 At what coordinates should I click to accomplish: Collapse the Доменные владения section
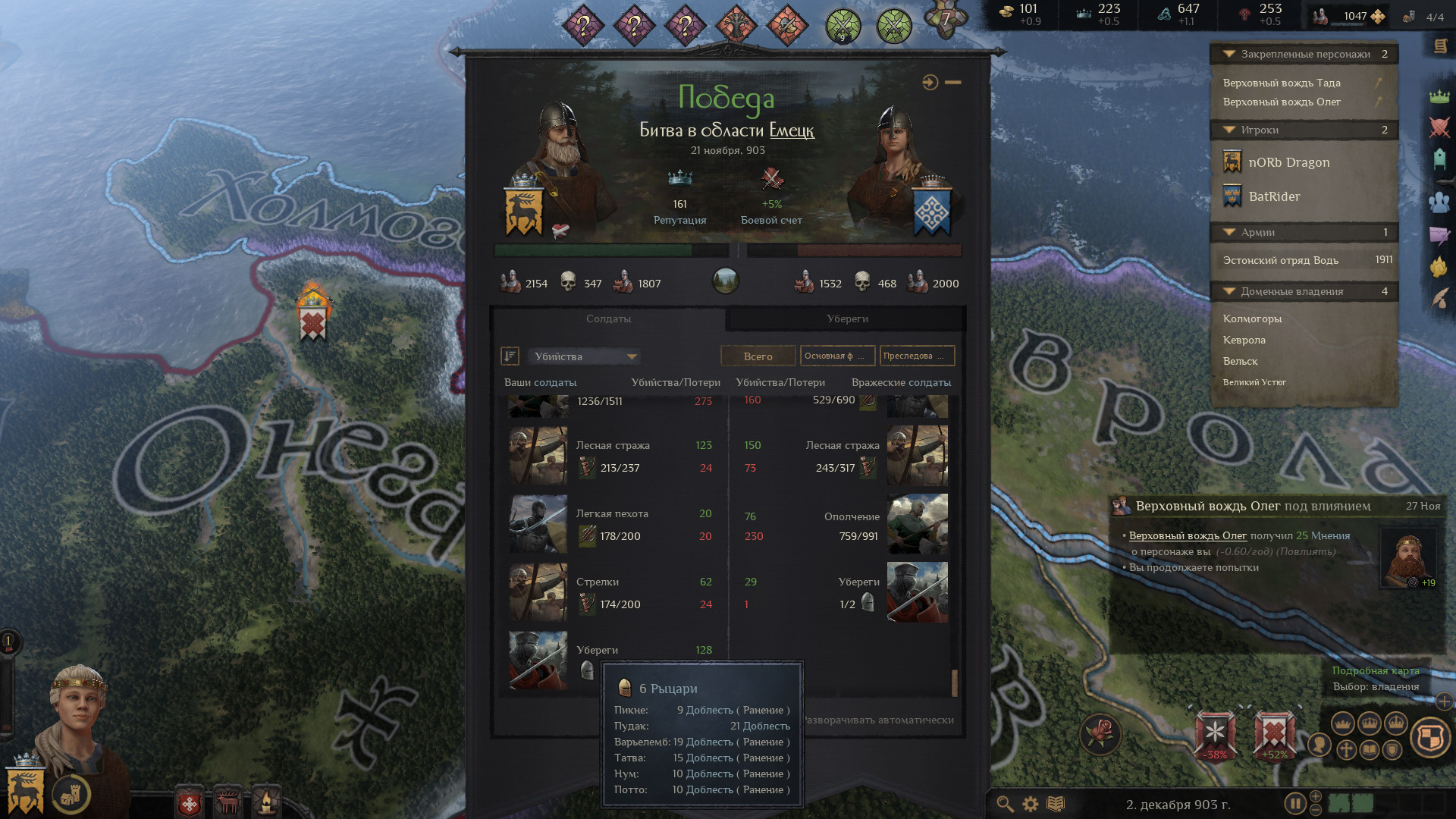(x=1228, y=291)
